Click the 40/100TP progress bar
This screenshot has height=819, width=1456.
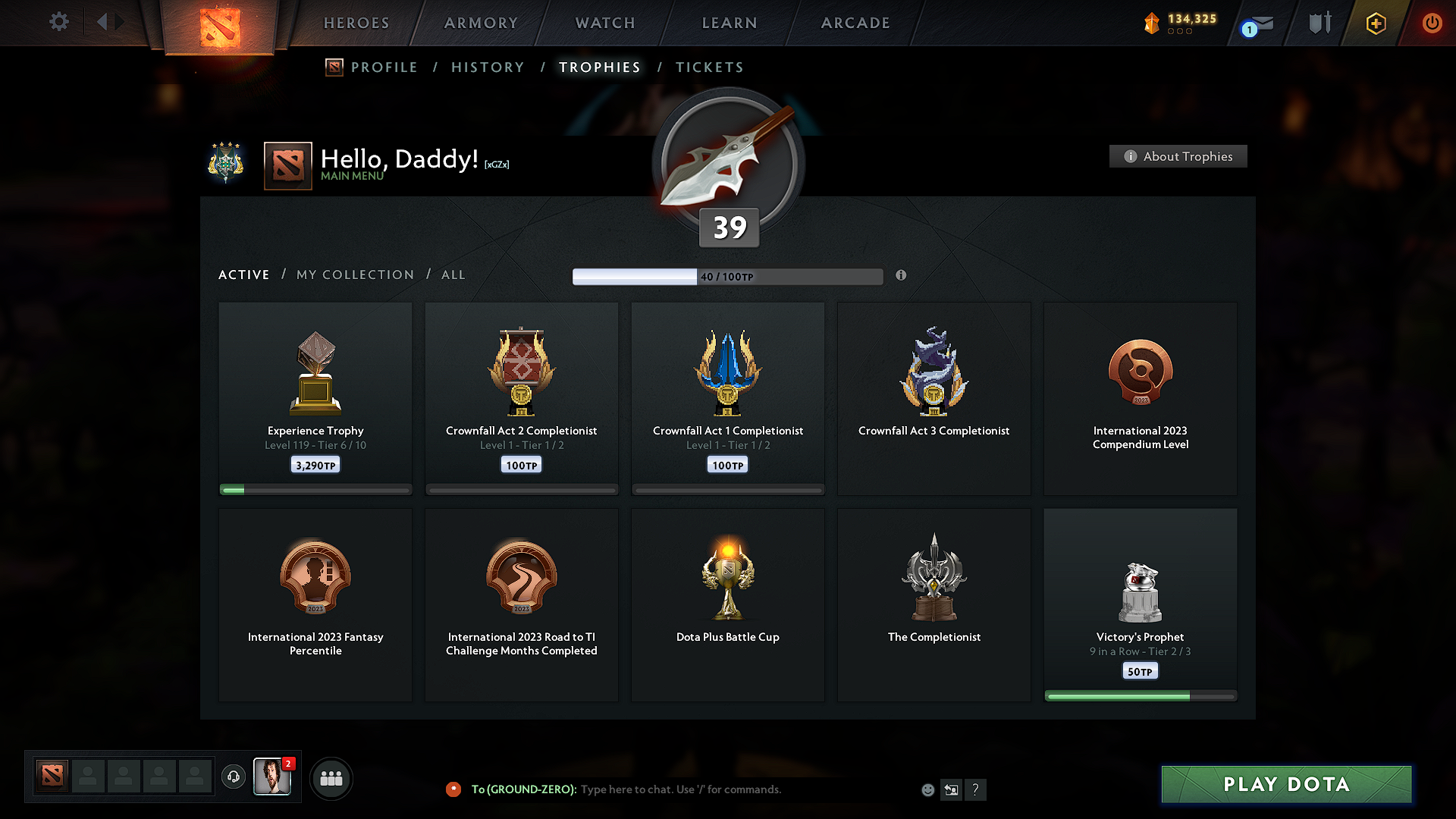tap(728, 276)
